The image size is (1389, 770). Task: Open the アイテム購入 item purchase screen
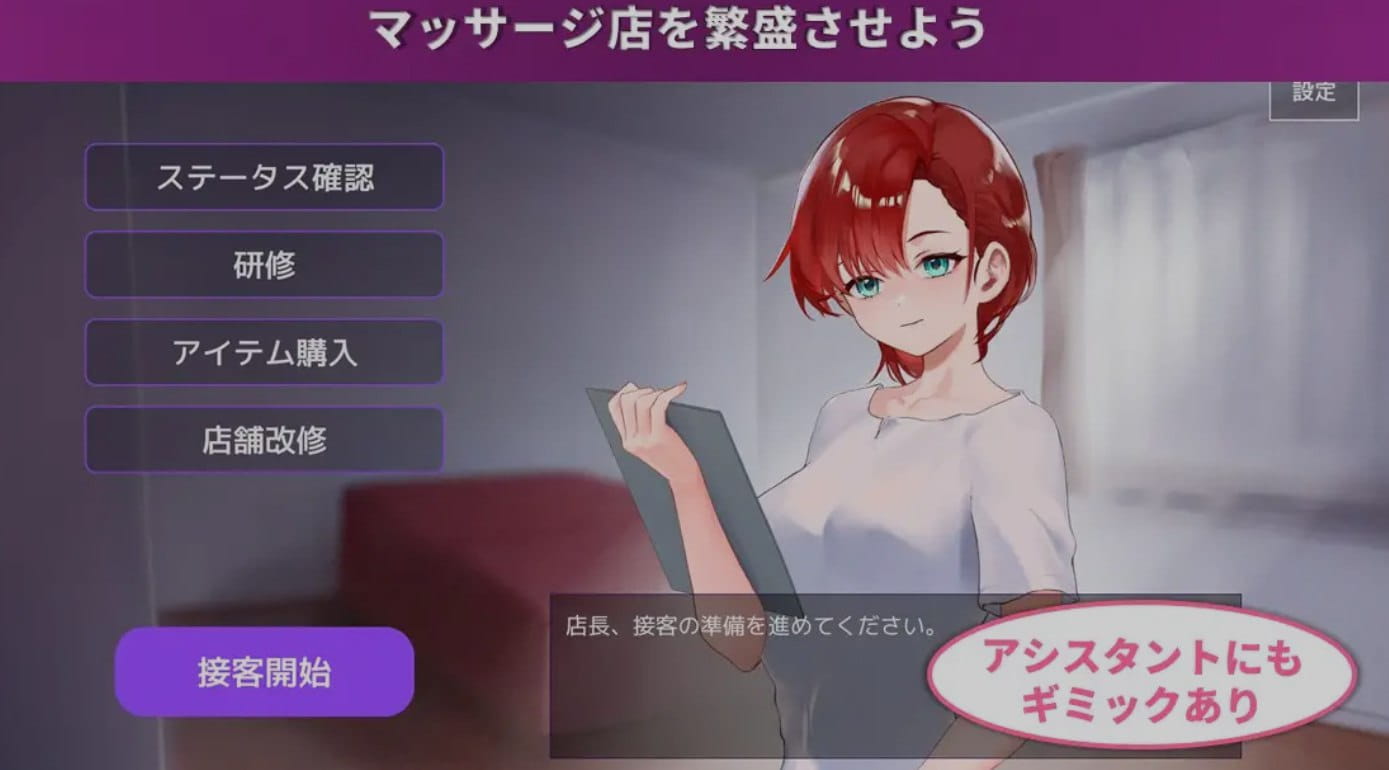coord(264,352)
